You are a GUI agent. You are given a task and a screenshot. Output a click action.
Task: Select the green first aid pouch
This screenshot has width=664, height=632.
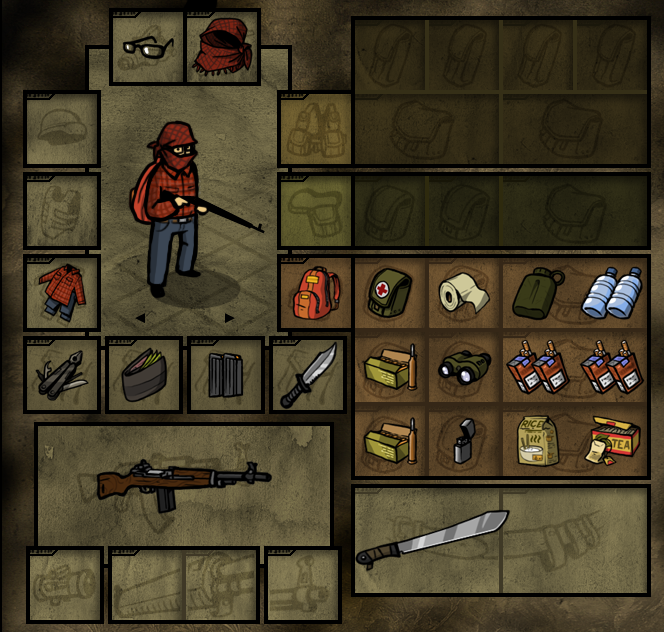point(390,293)
